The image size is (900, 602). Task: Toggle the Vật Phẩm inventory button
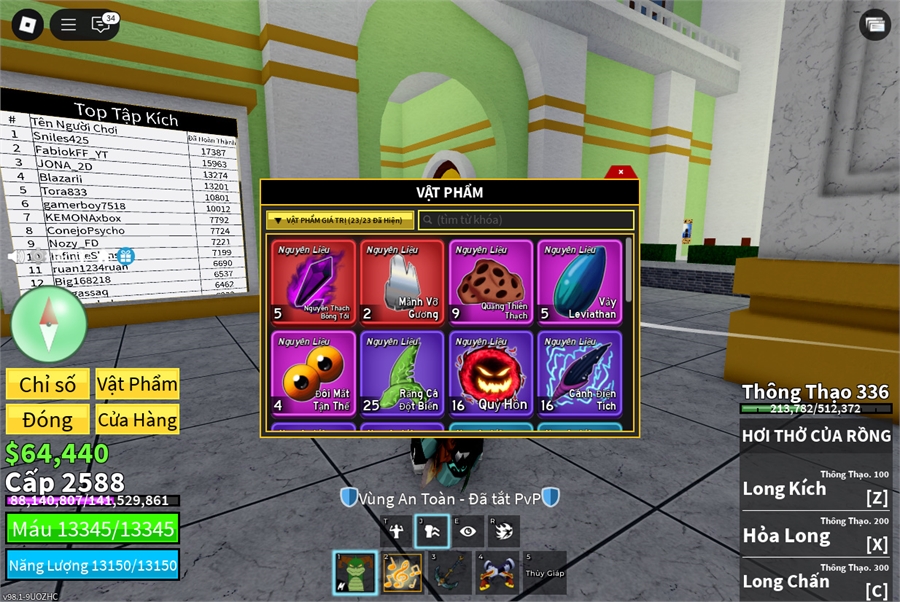[137, 384]
